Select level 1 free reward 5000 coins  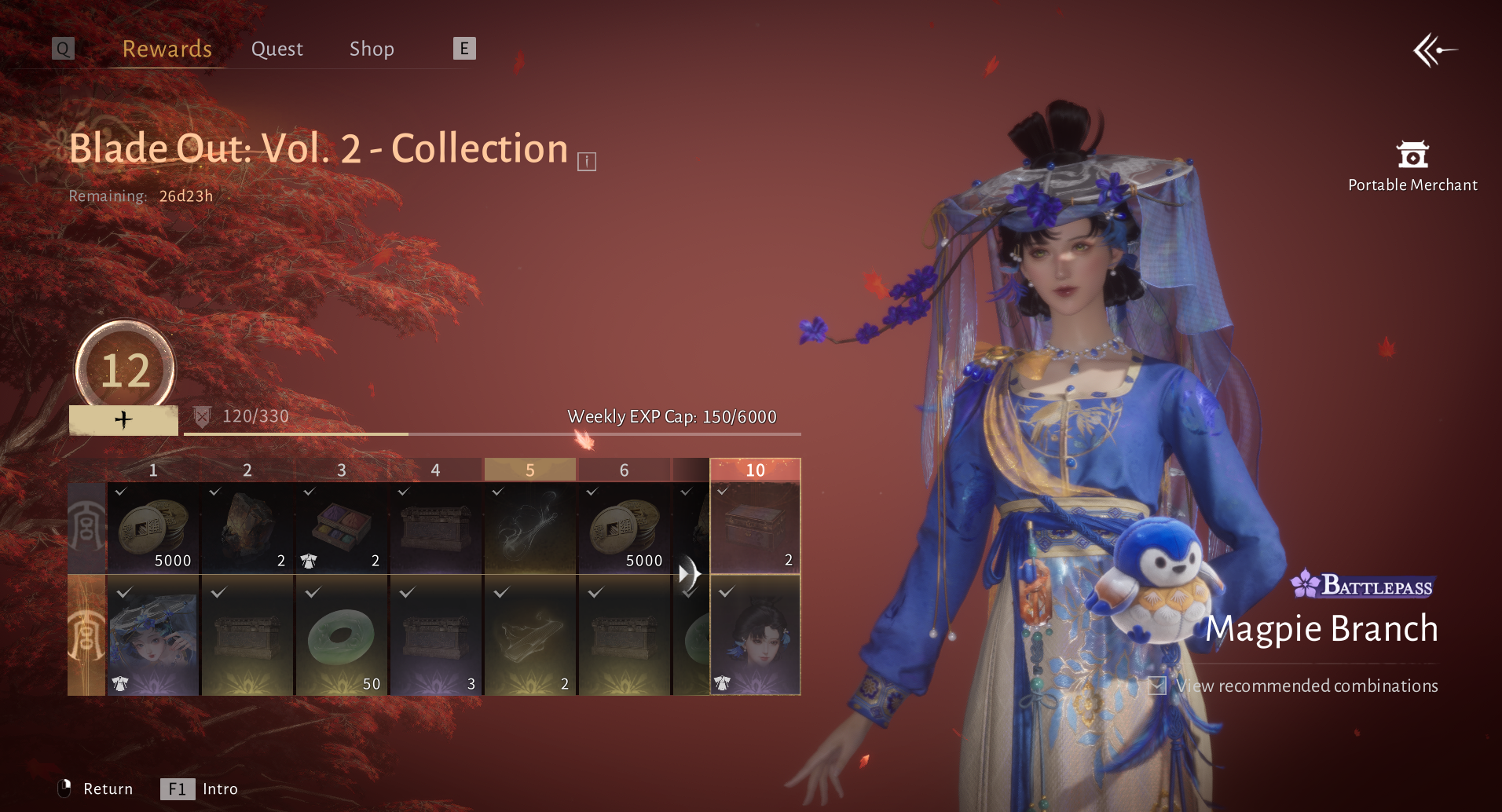click(153, 528)
